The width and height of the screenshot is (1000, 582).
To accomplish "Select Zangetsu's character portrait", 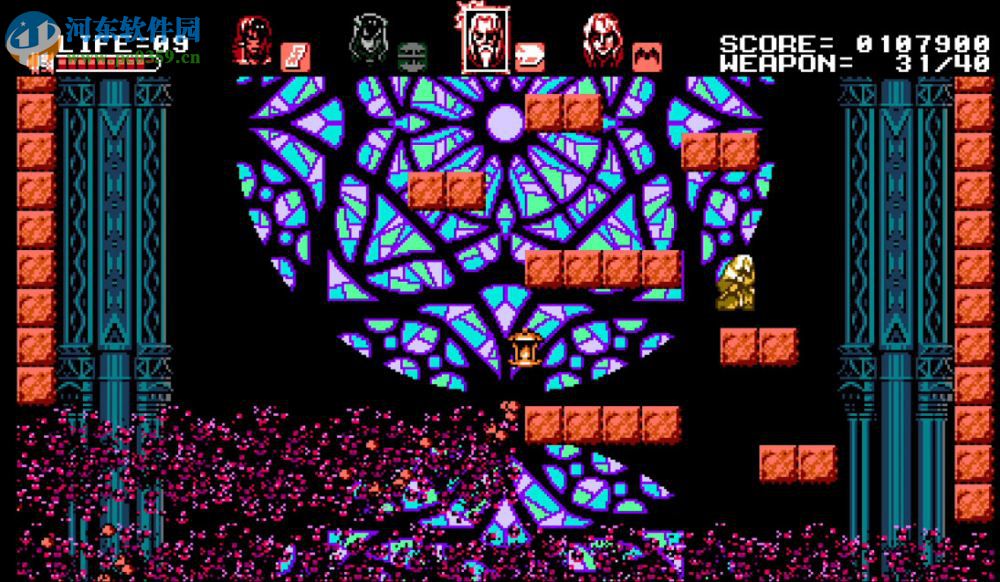I will click(252, 40).
